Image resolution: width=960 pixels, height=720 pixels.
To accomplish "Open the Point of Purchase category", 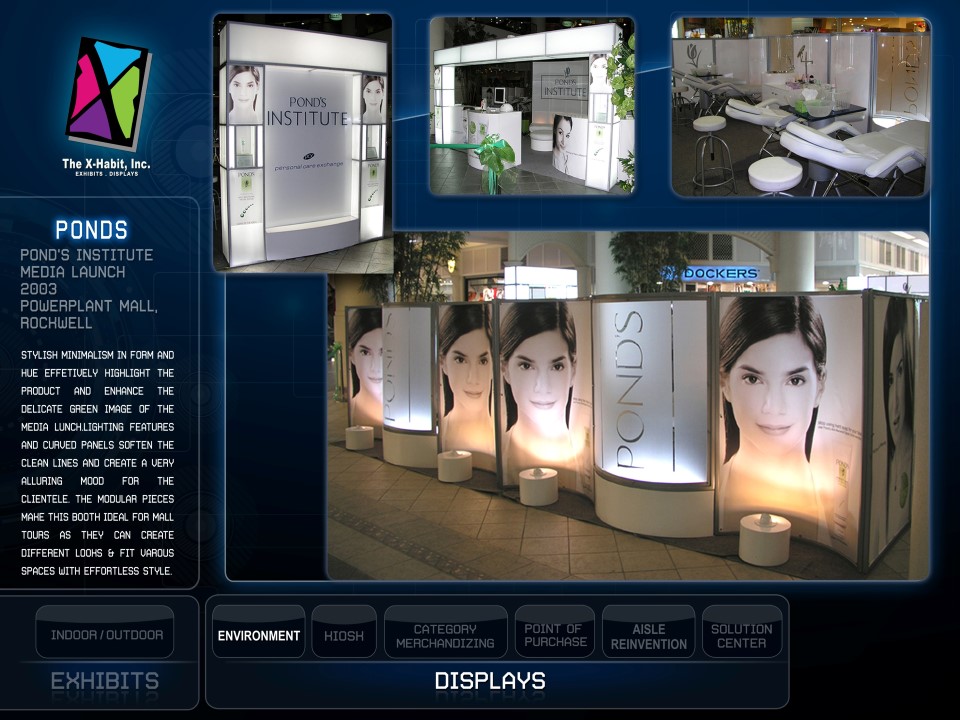I will click(555, 635).
